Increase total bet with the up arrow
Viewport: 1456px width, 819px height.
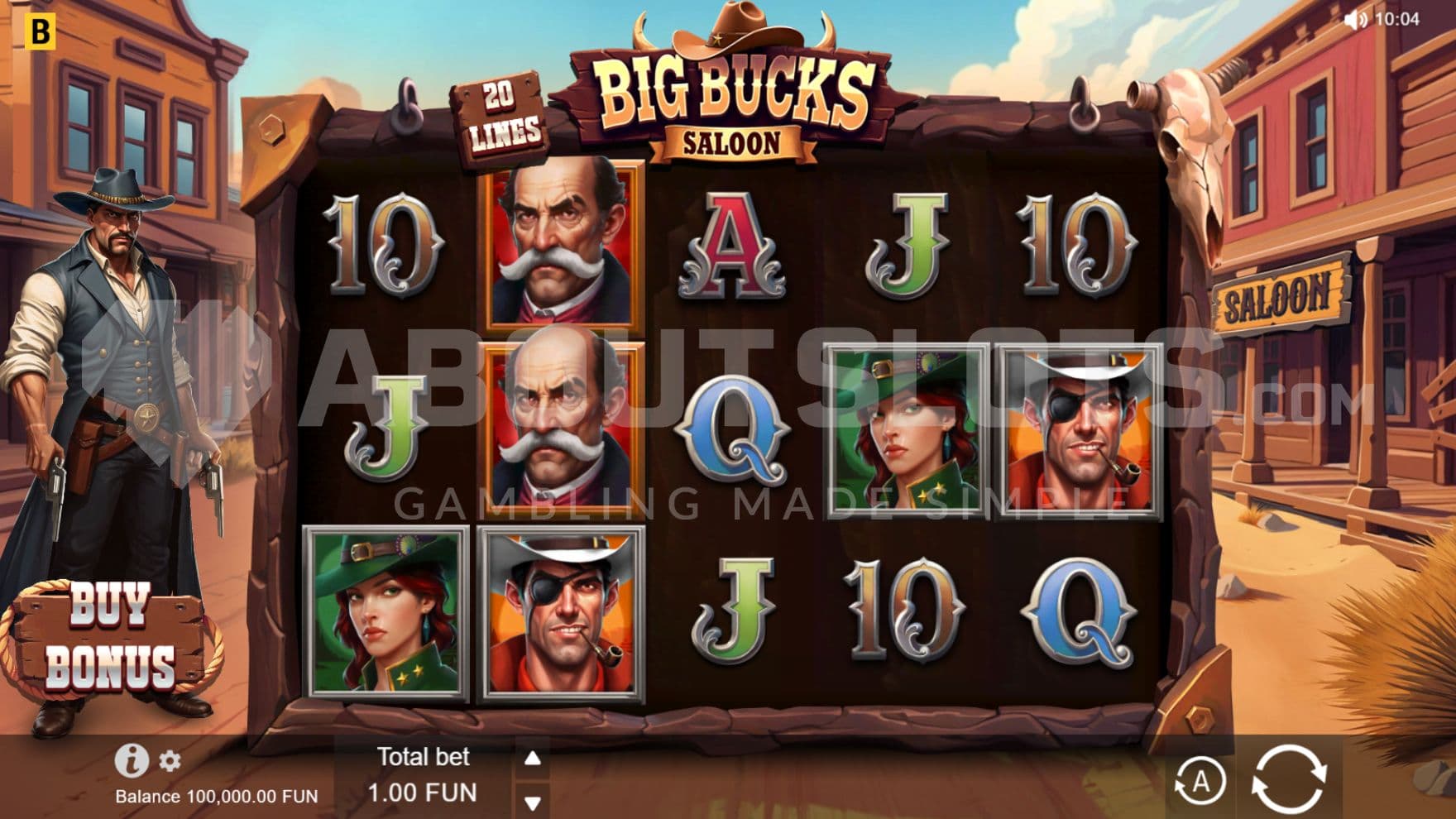(533, 758)
